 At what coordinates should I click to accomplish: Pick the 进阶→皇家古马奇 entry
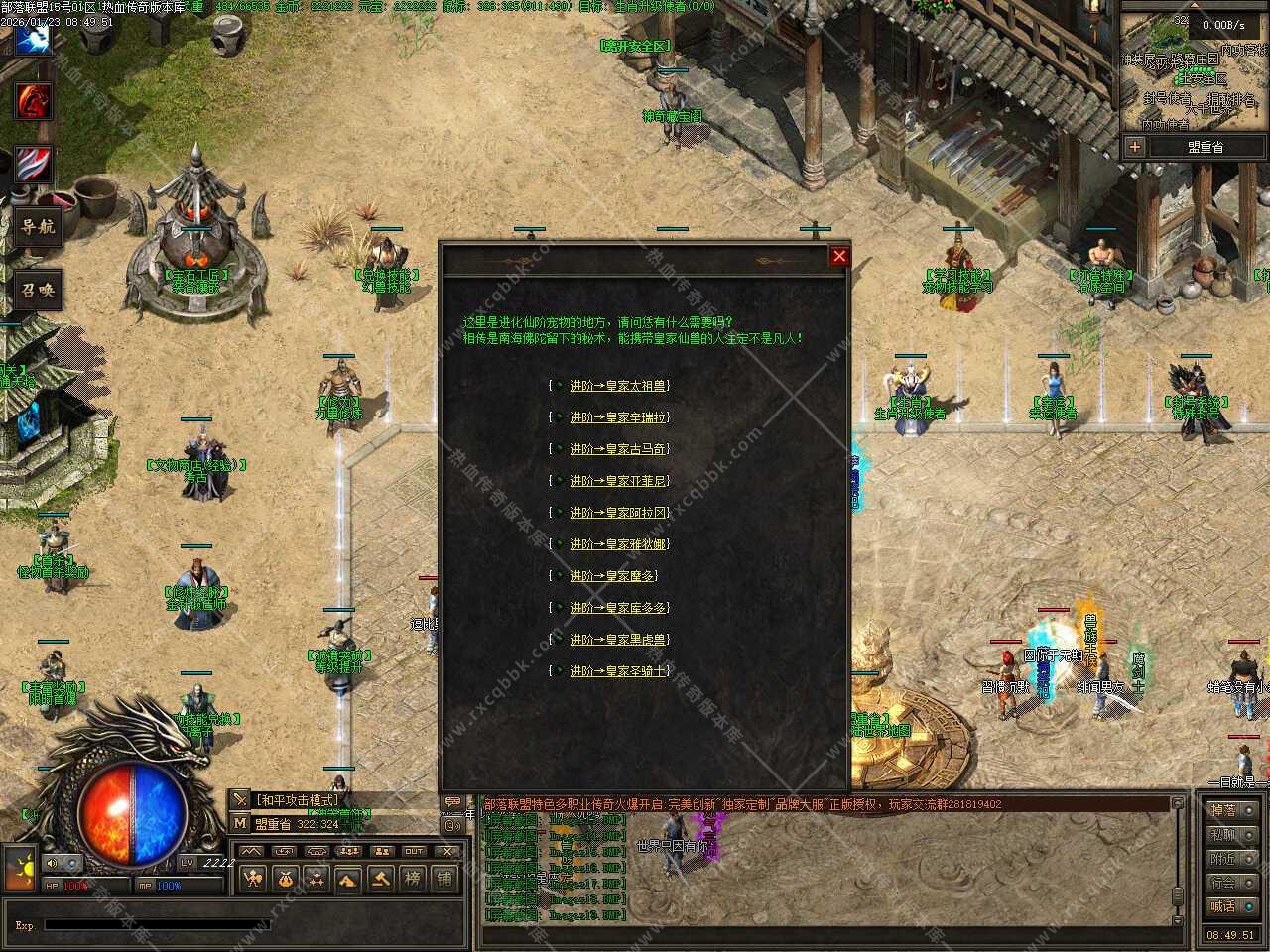[618, 449]
